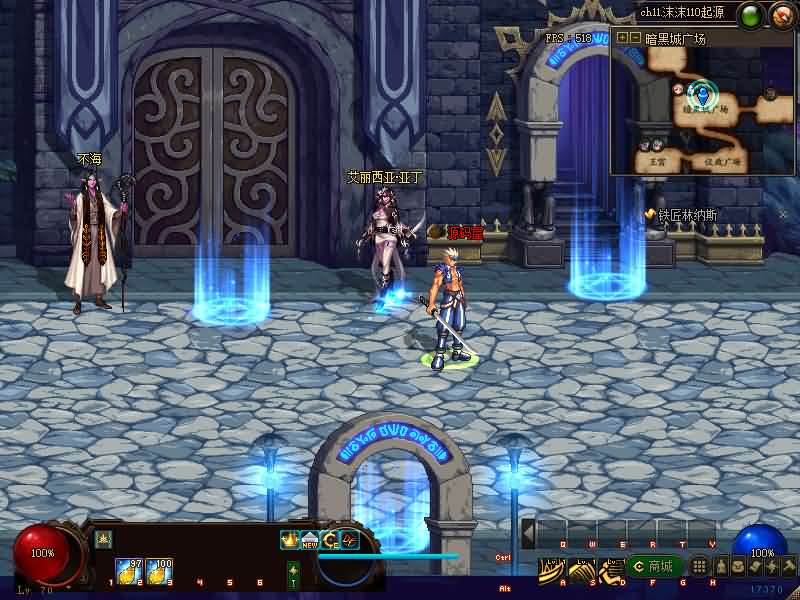The width and height of the screenshot is (800, 600).
Task: Click the golden crown icon
Action: pos(290,540)
